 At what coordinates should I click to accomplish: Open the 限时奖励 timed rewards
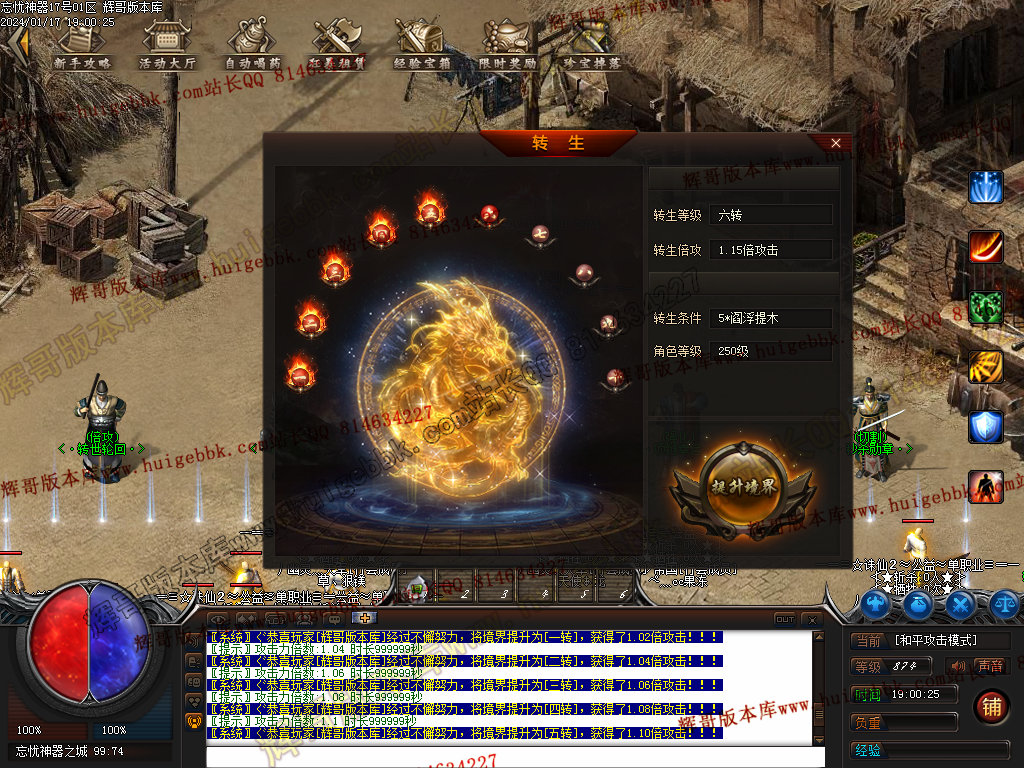pyautogui.click(x=507, y=45)
